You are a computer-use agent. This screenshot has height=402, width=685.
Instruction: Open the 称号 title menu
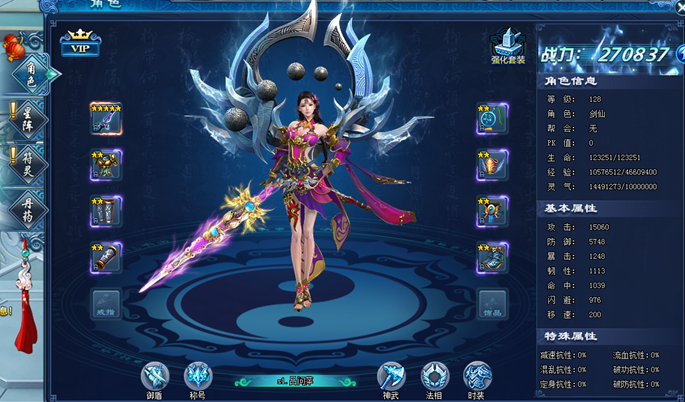(199, 377)
